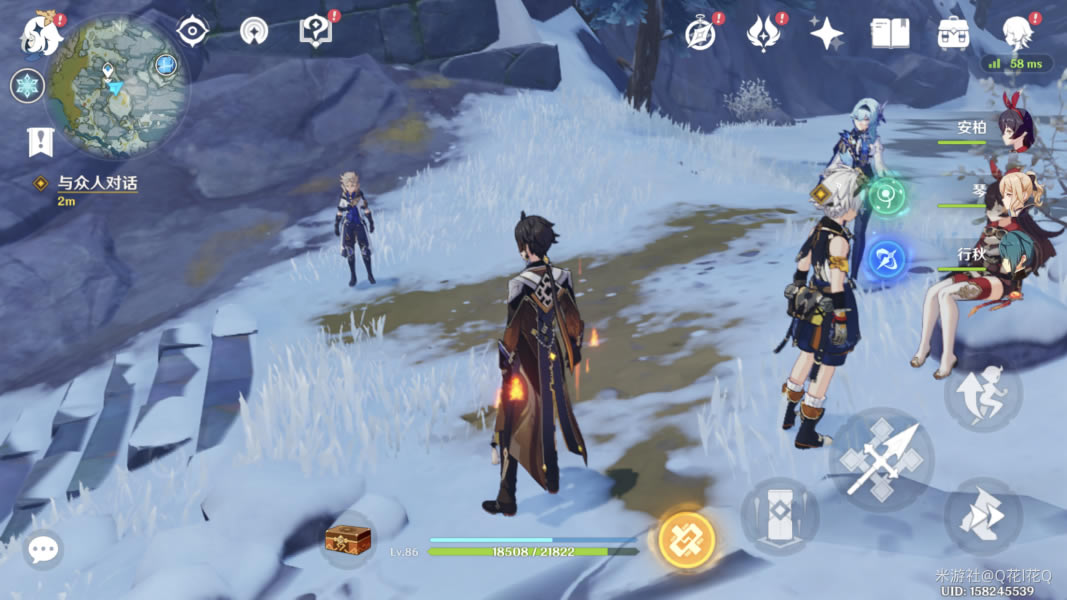Open the chat speech bubble
Viewport: 1067px width, 600px height.
(x=43, y=549)
